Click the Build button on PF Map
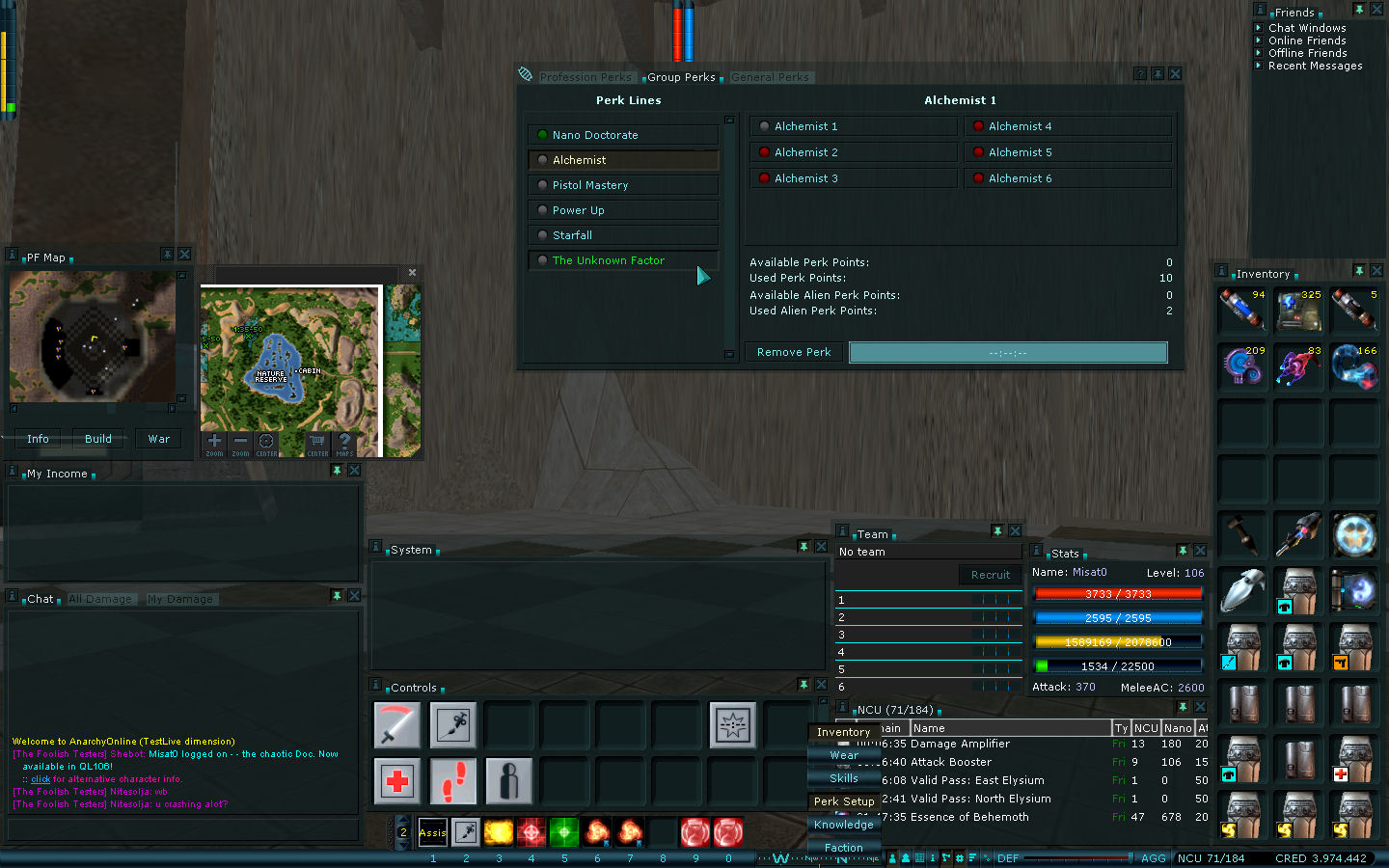The width and height of the screenshot is (1389, 868). point(98,439)
